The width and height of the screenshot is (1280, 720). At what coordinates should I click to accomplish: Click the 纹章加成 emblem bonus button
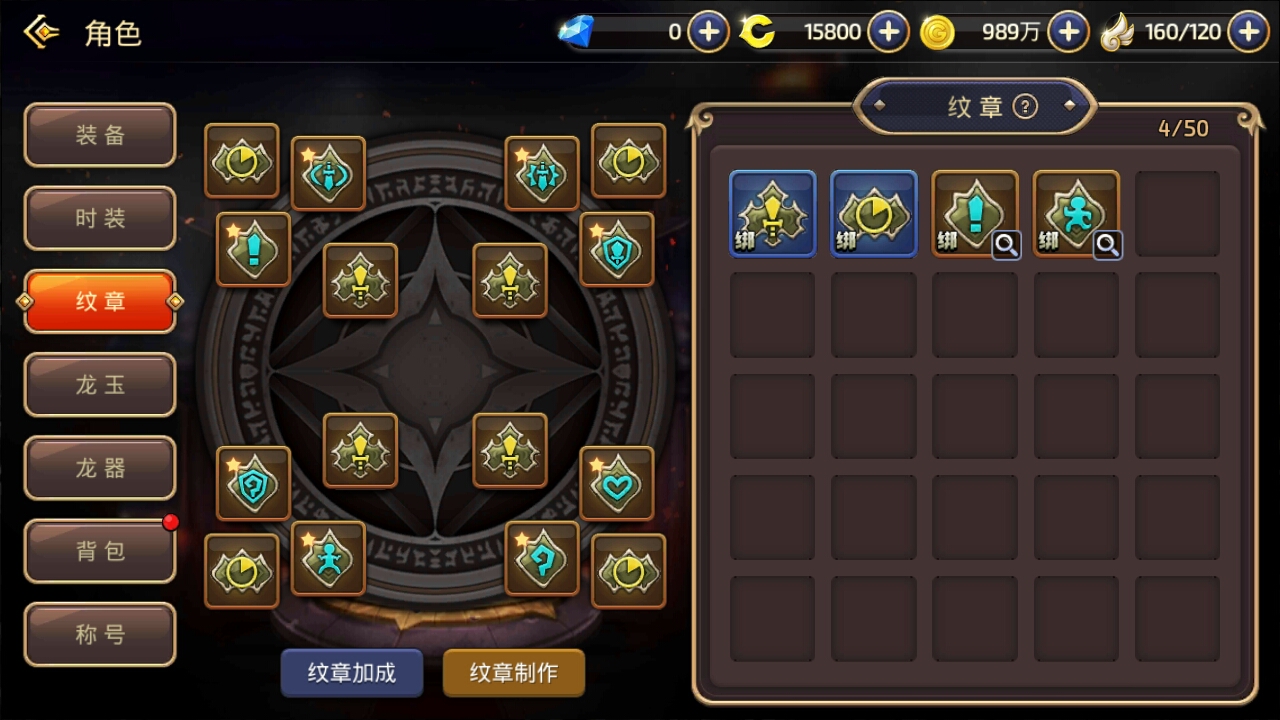tap(351, 673)
